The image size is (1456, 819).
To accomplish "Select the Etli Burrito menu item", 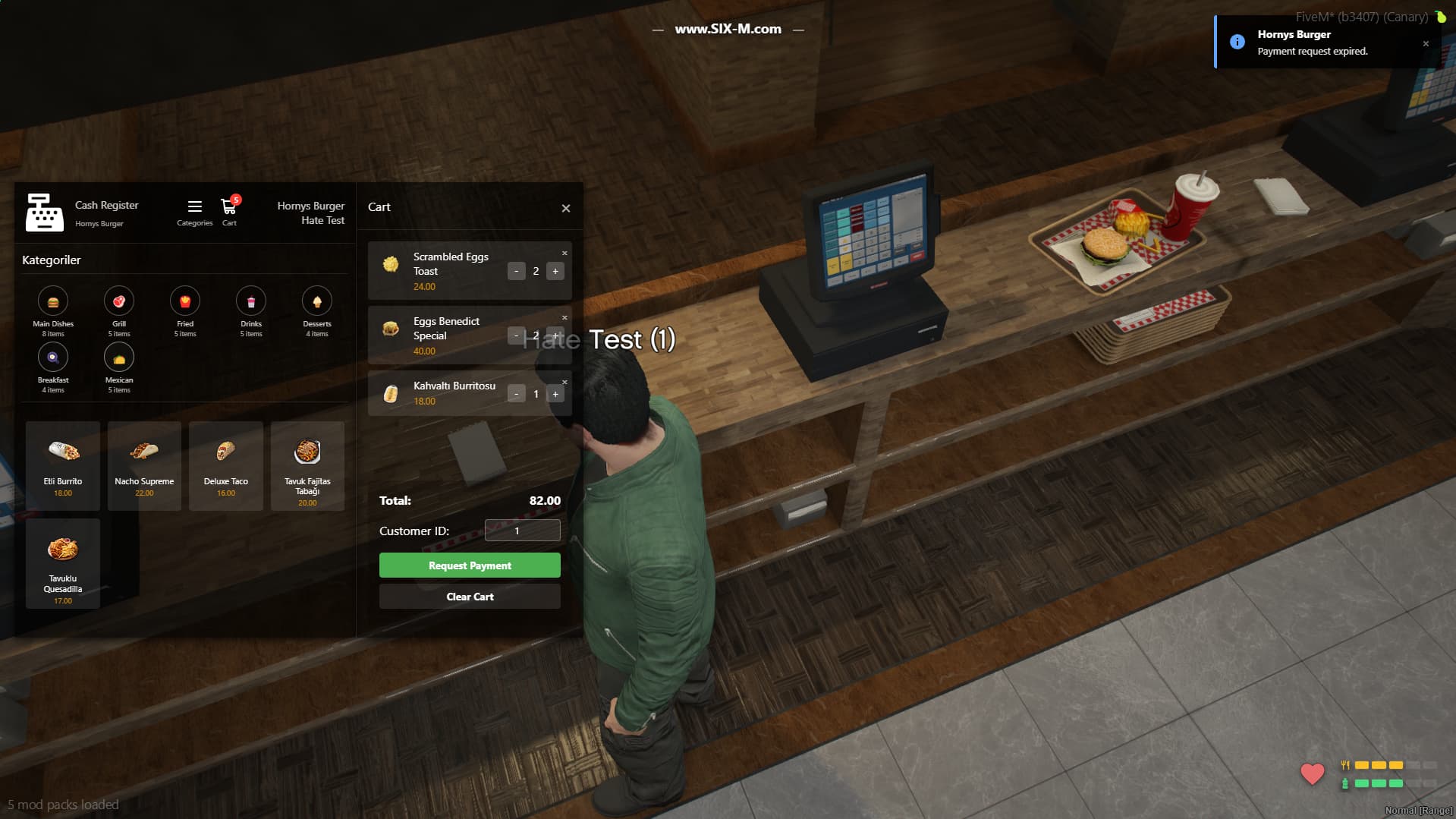I will (63, 465).
